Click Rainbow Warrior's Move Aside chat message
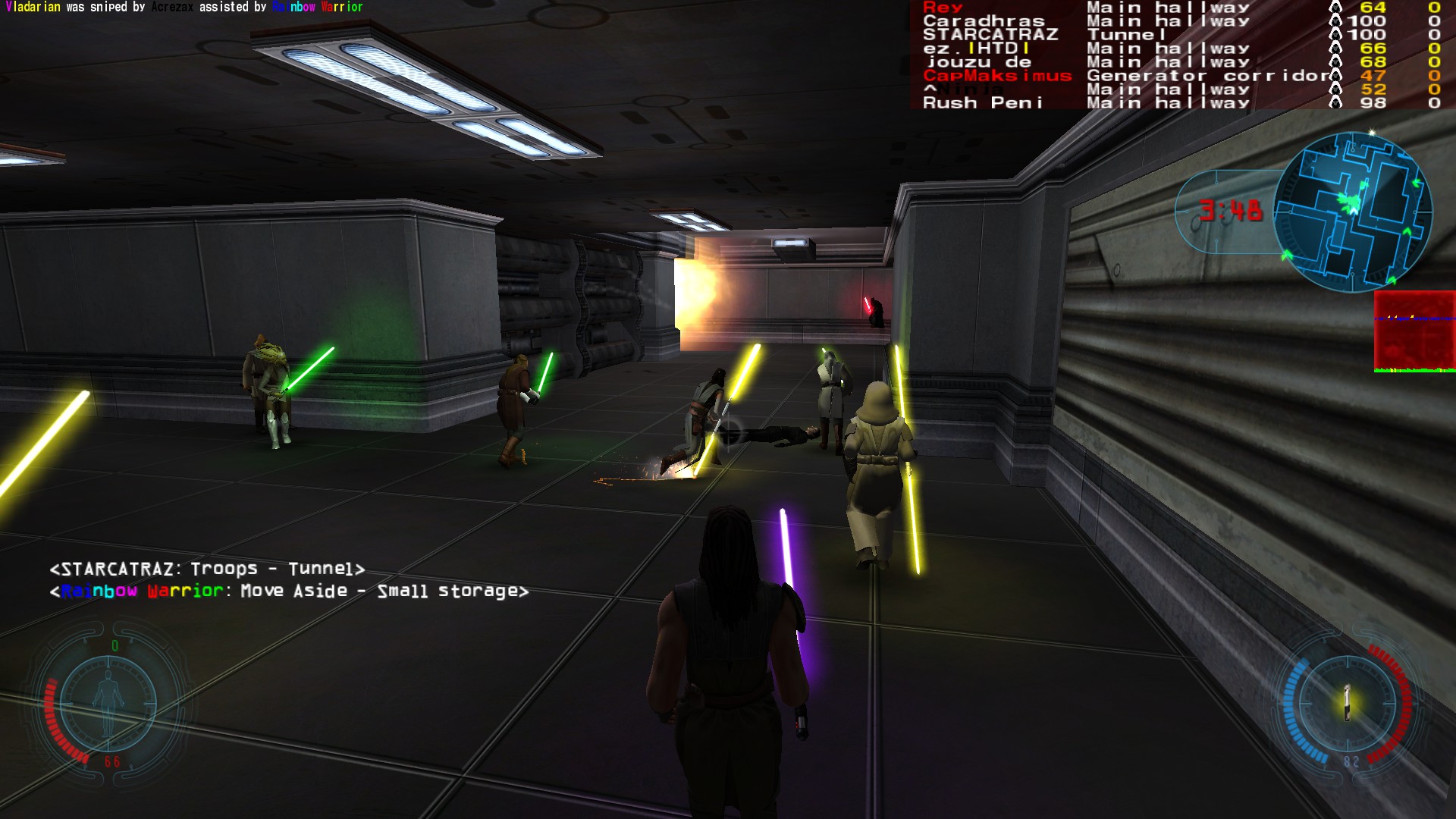Viewport: 1456px width, 819px height. (x=289, y=591)
